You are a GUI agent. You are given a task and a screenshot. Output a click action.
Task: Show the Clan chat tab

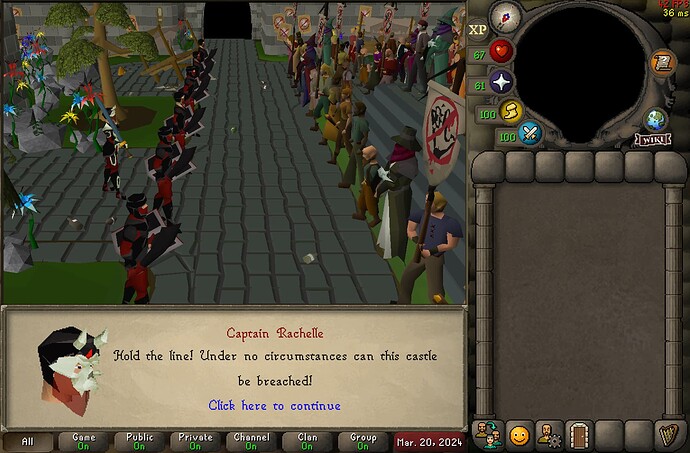point(307,441)
